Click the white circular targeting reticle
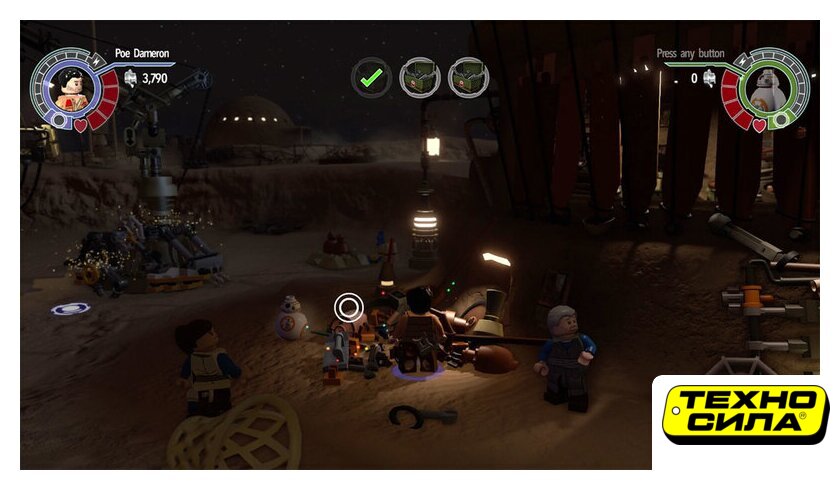The image size is (840, 490). pos(348,307)
